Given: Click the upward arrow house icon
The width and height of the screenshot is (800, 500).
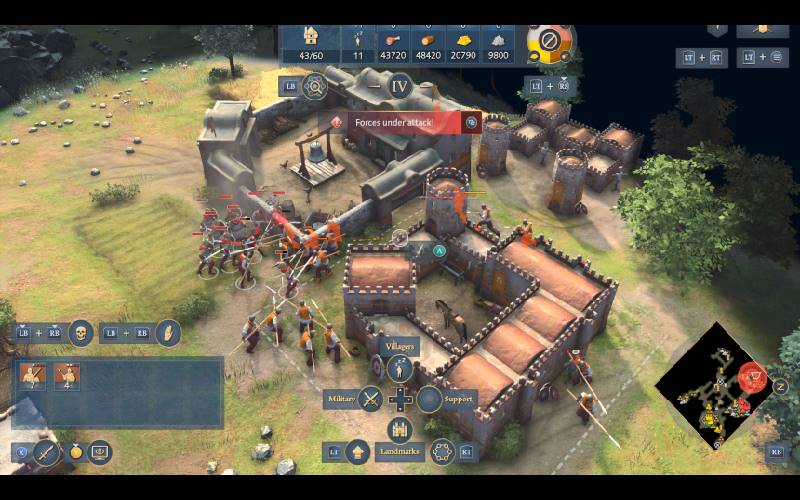Looking at the screenshot, I should [x=358, y=452].
